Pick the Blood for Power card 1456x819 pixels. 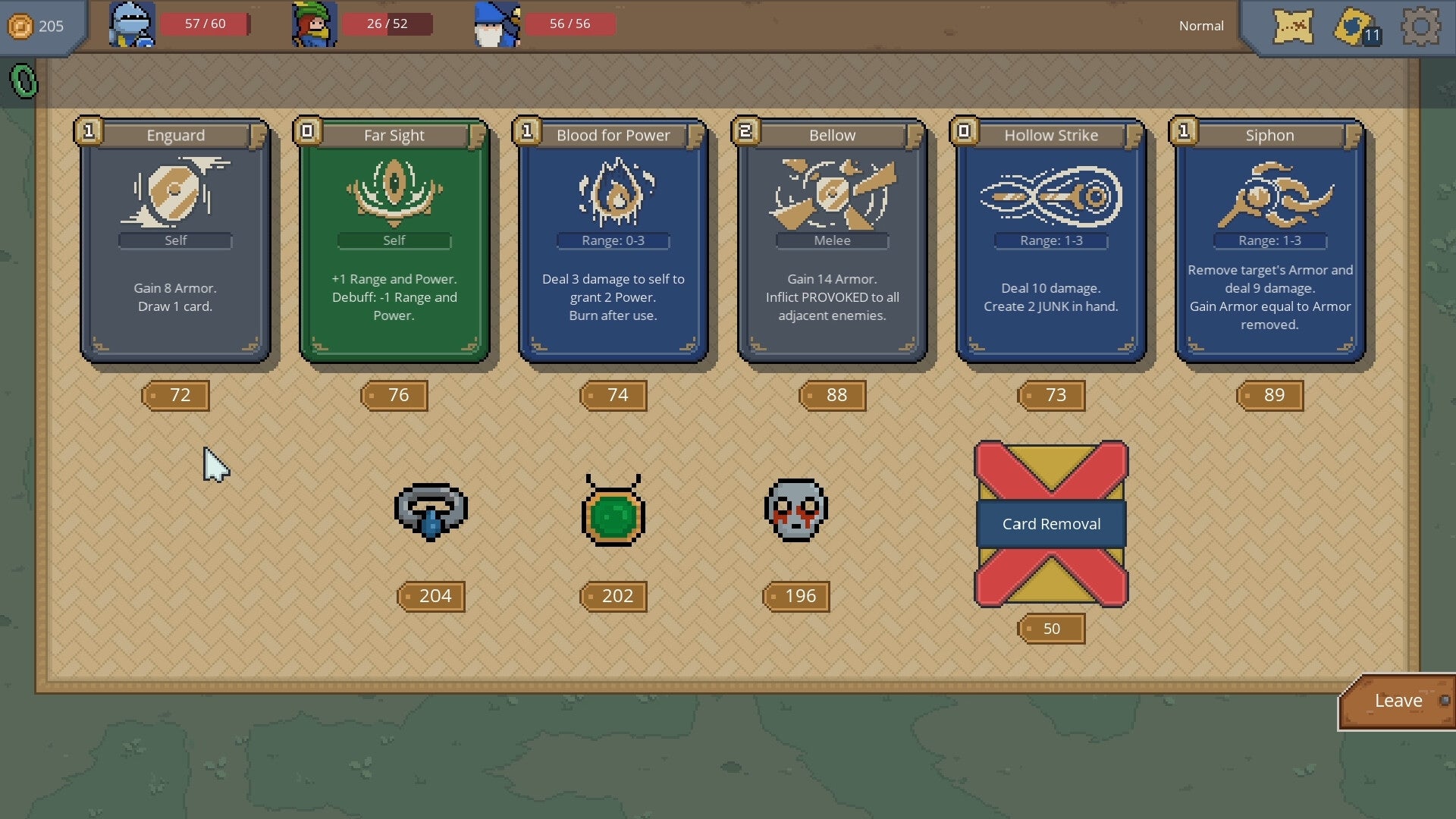coord(613,239)
